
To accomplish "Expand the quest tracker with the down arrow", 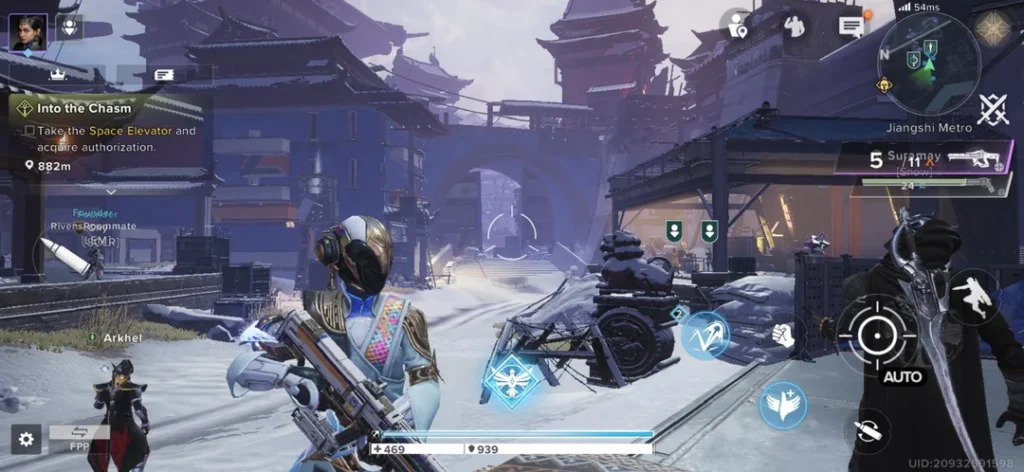I will pos(111,189).
